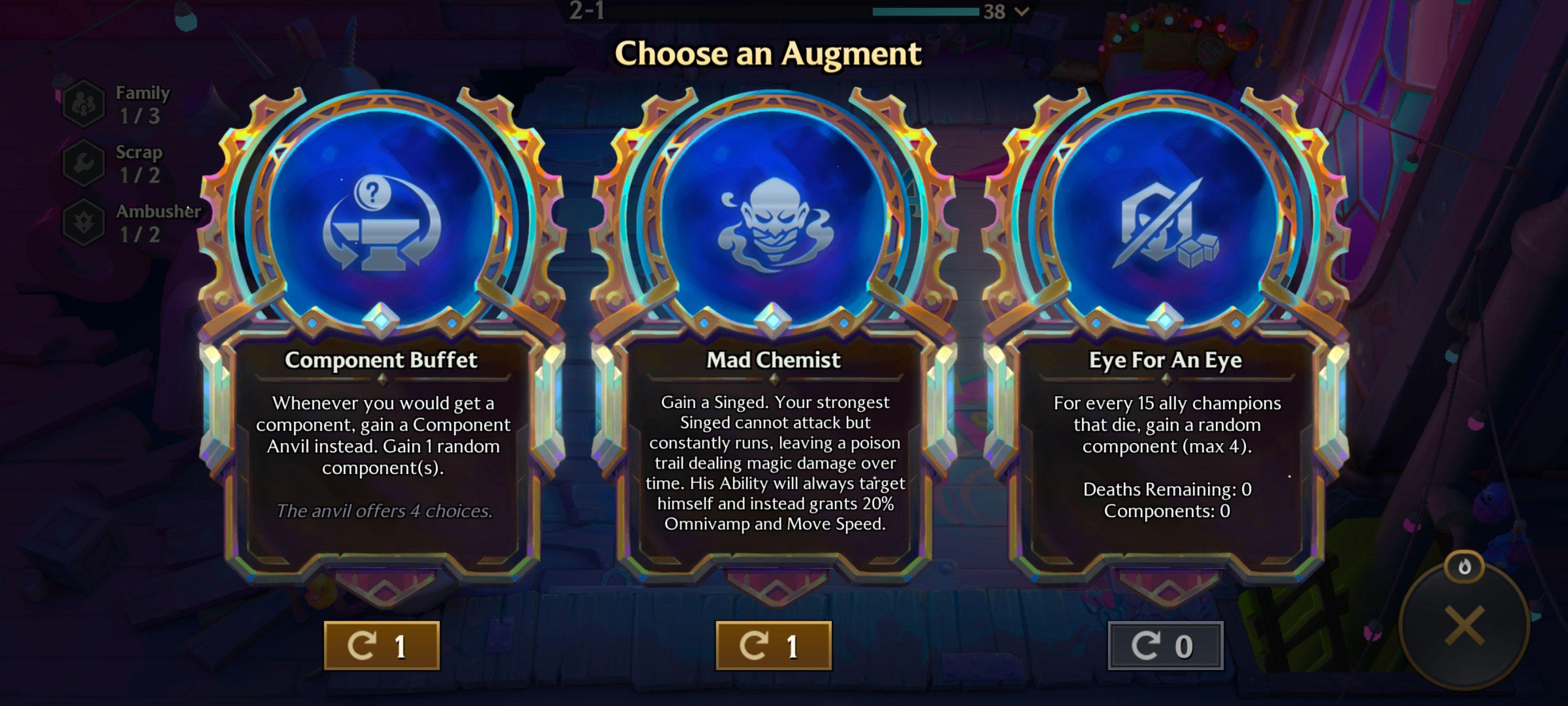Viewport: 1568px width, 706px height.
Task: Choose the Component Buffet augment
Action: click(x=382, y=341)
